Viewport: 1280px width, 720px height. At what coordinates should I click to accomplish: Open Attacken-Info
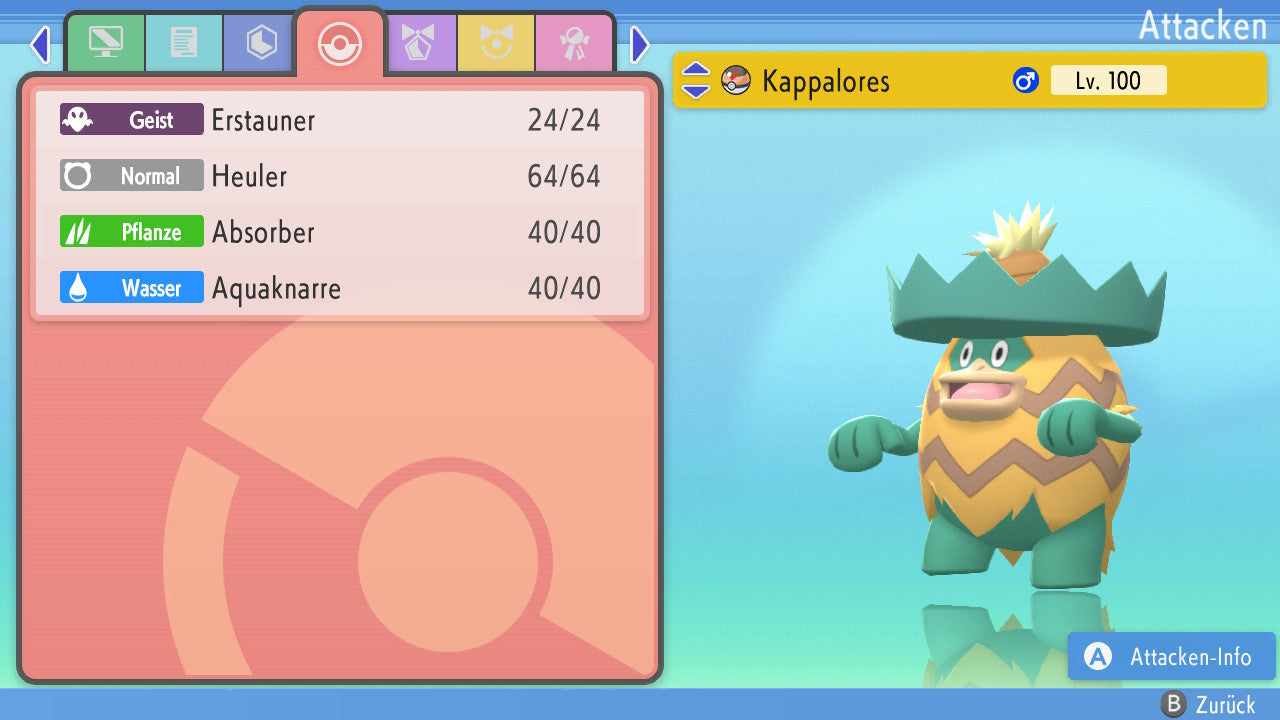click(x=1171, y=657)
